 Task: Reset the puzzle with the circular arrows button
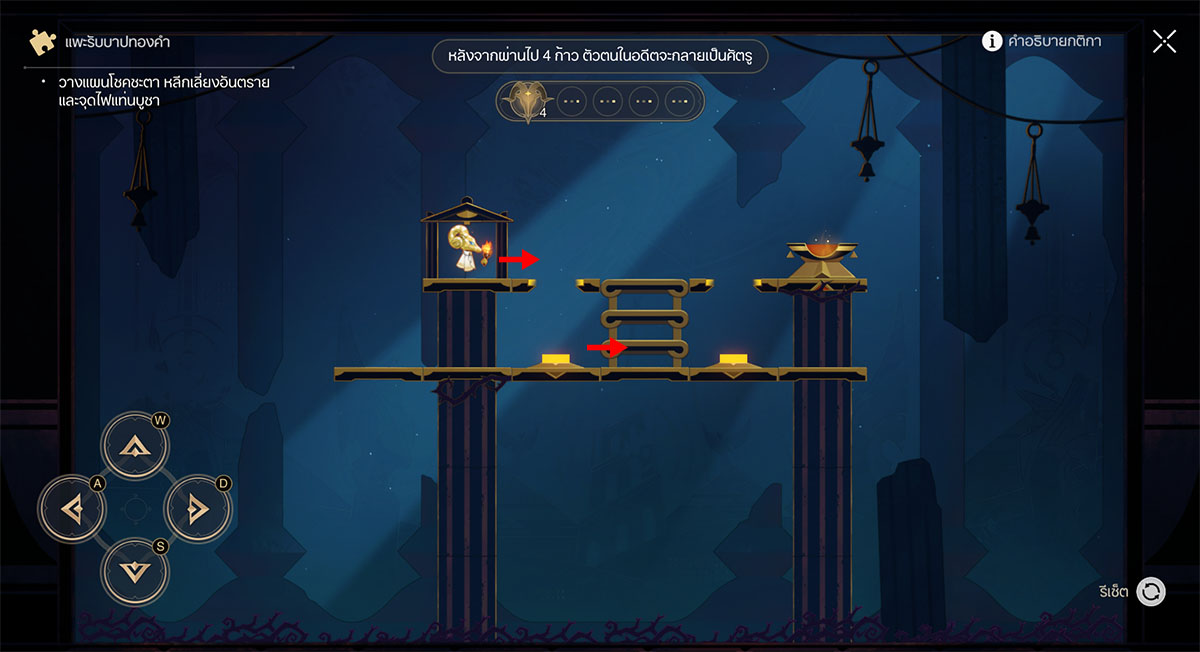point(1151,592)
